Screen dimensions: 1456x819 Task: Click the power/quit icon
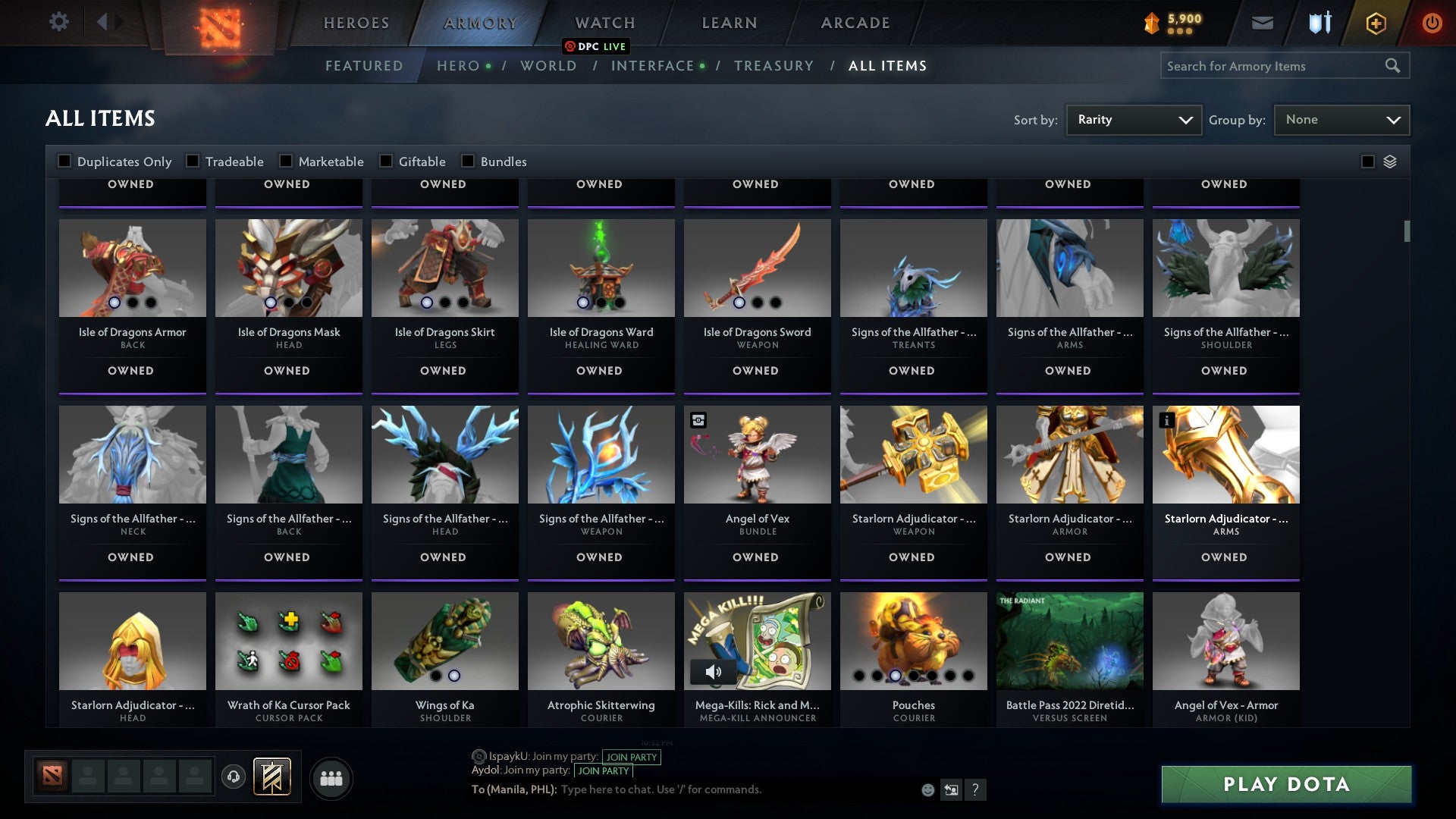pos(1432,23)
